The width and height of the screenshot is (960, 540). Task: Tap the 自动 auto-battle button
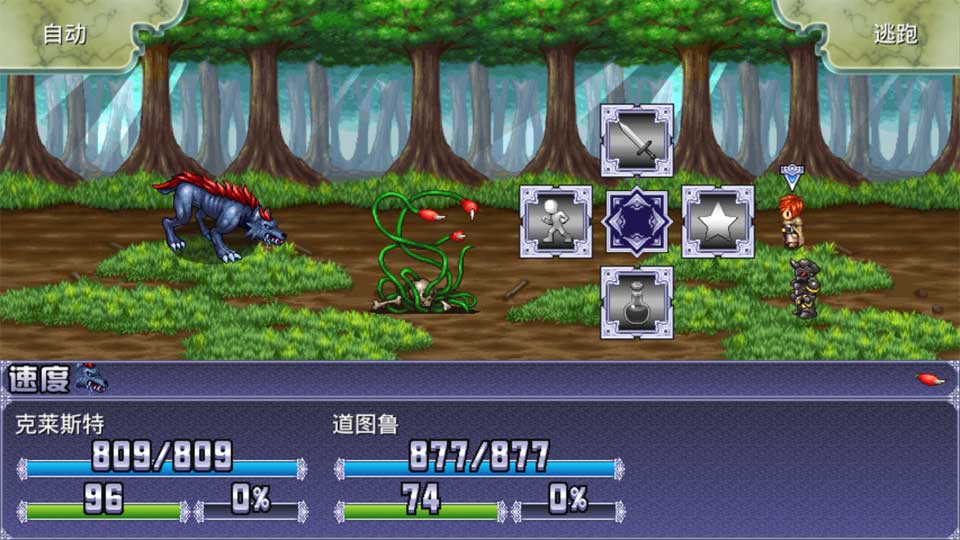click(66, 34)
